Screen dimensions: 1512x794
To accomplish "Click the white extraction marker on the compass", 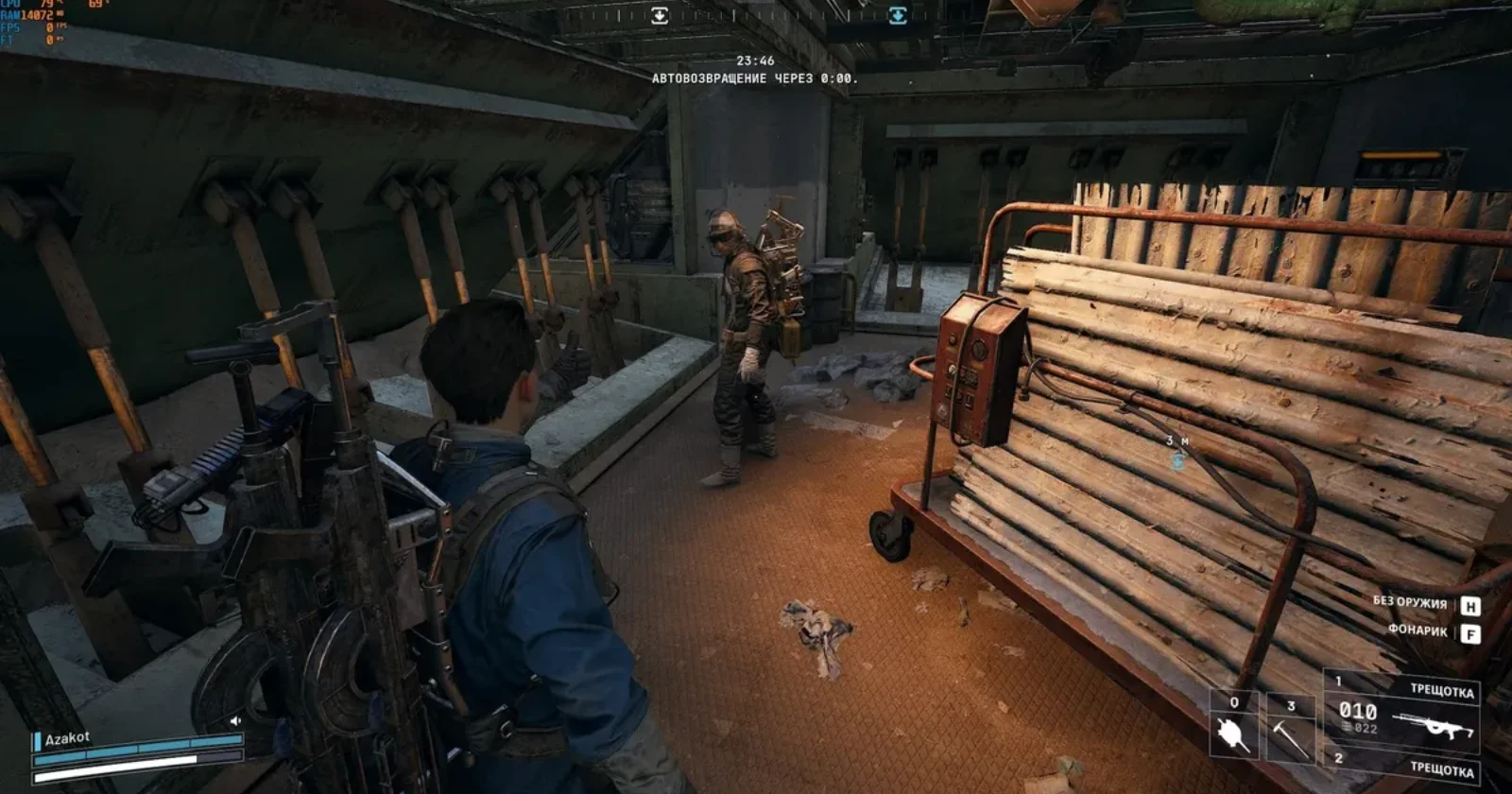I will pos(660,15).
